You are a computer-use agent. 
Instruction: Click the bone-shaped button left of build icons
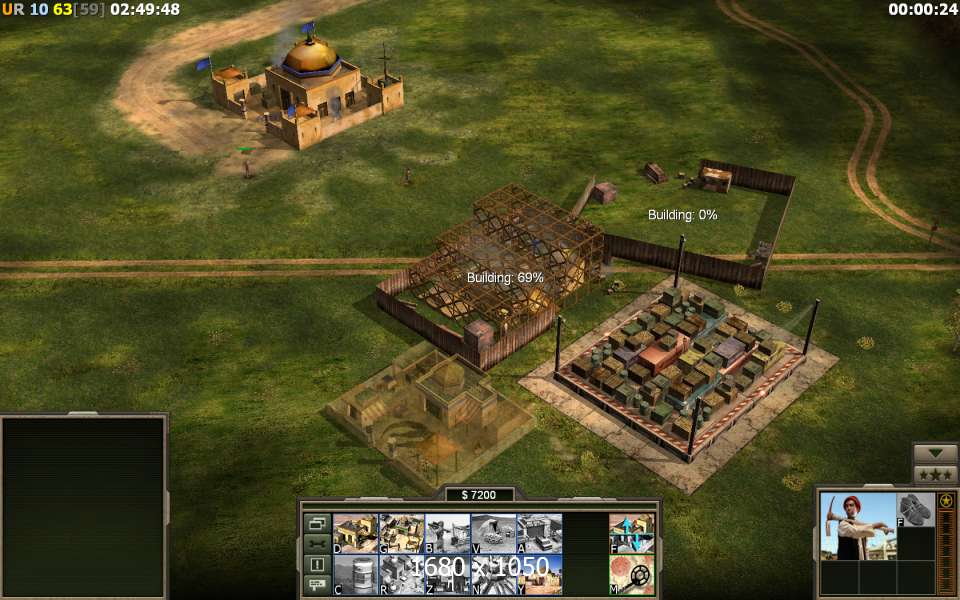317,543
